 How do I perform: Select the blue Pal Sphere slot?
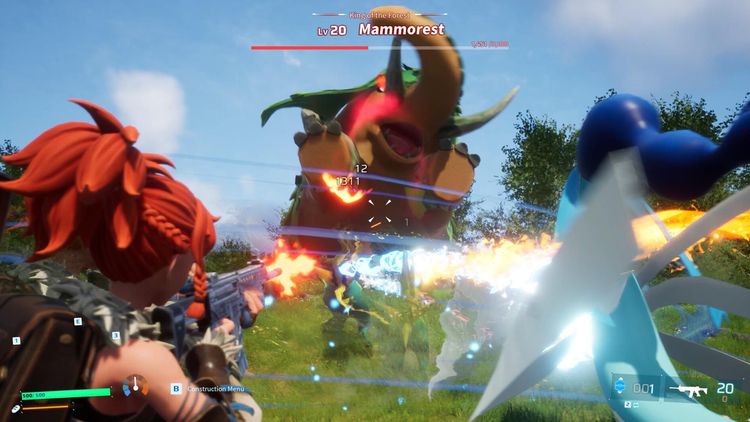(x=617, y=389)
